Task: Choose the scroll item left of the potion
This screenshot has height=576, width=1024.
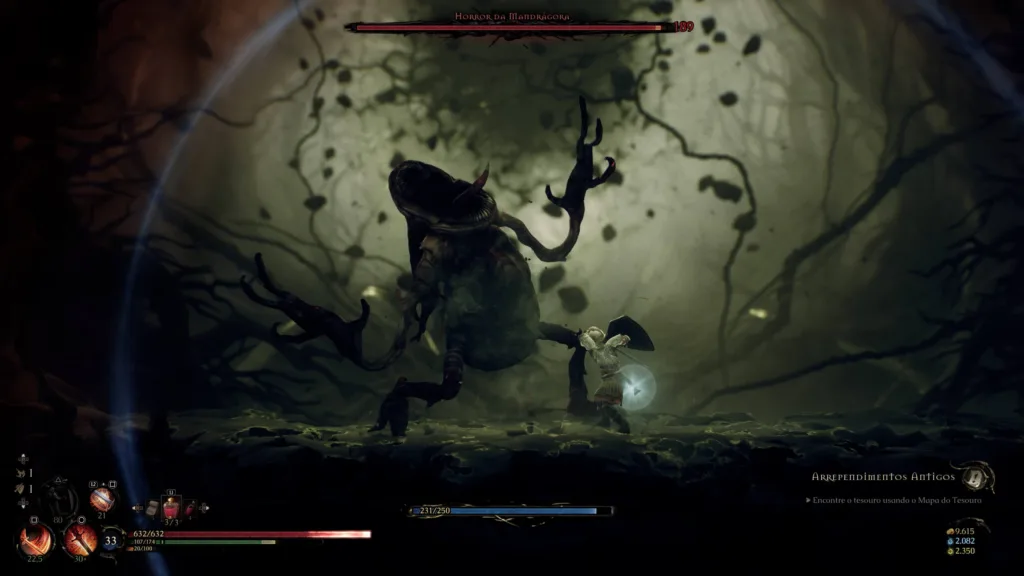Action: click(153, 508)
